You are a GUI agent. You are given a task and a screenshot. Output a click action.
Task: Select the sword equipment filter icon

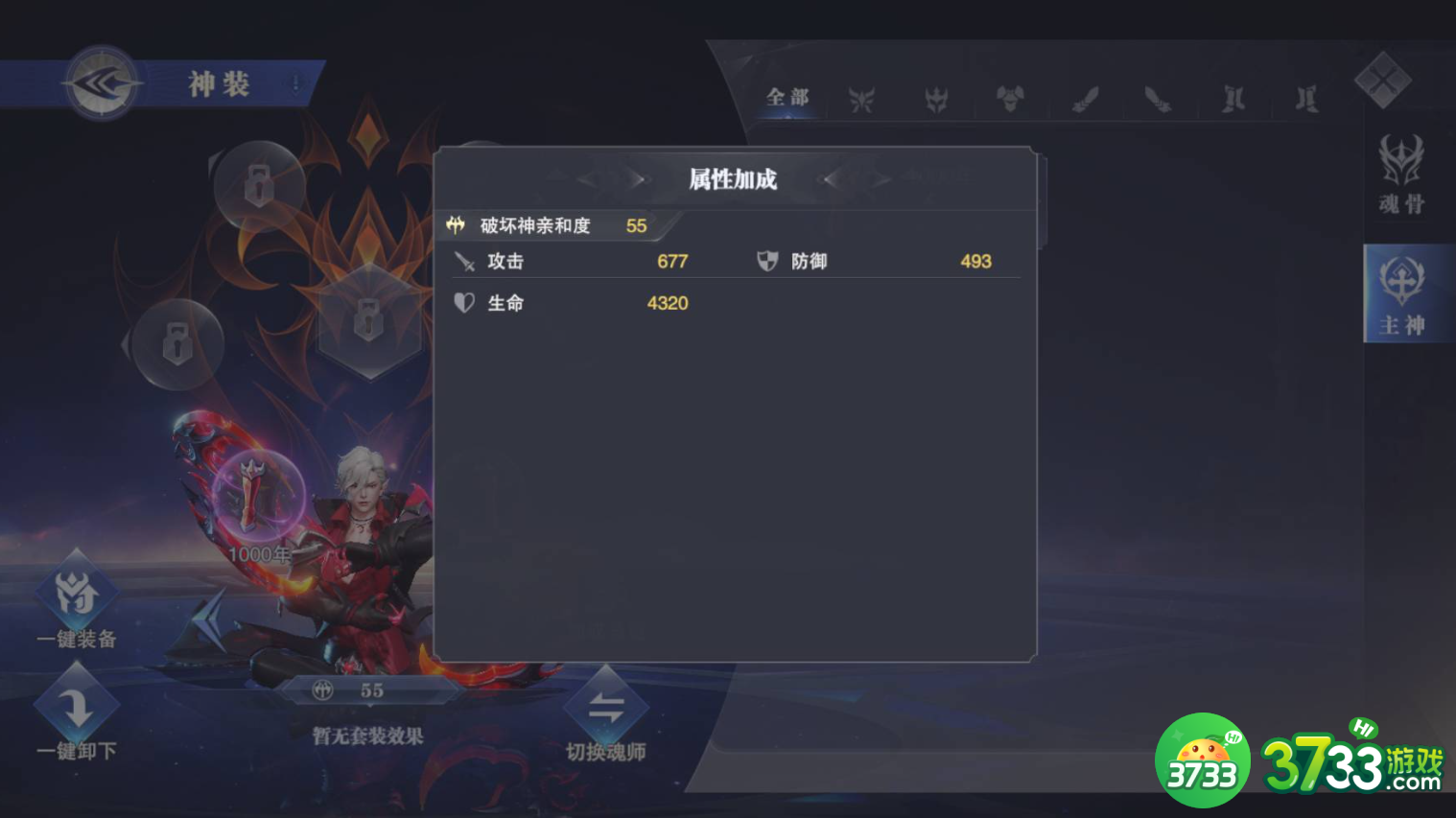1087,99
